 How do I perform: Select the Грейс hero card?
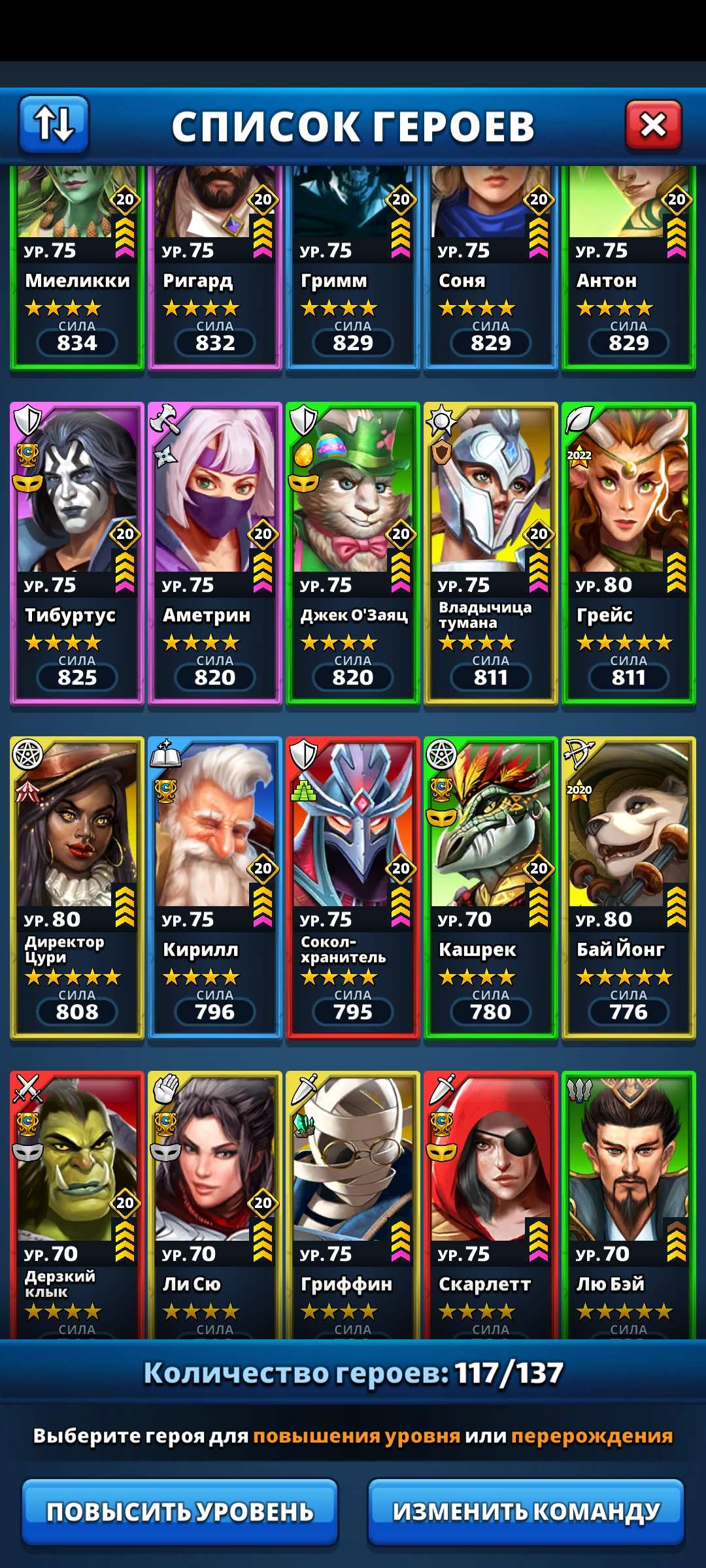click(x=629, y=553)
